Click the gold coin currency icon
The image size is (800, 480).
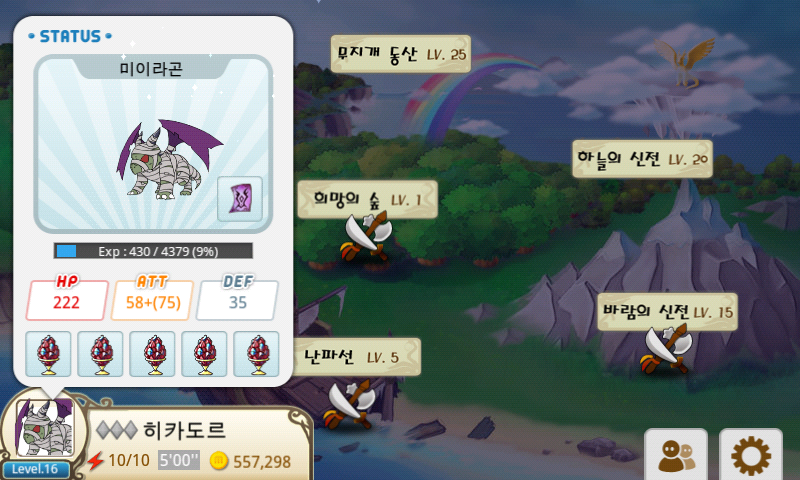[x=218, y=461]
